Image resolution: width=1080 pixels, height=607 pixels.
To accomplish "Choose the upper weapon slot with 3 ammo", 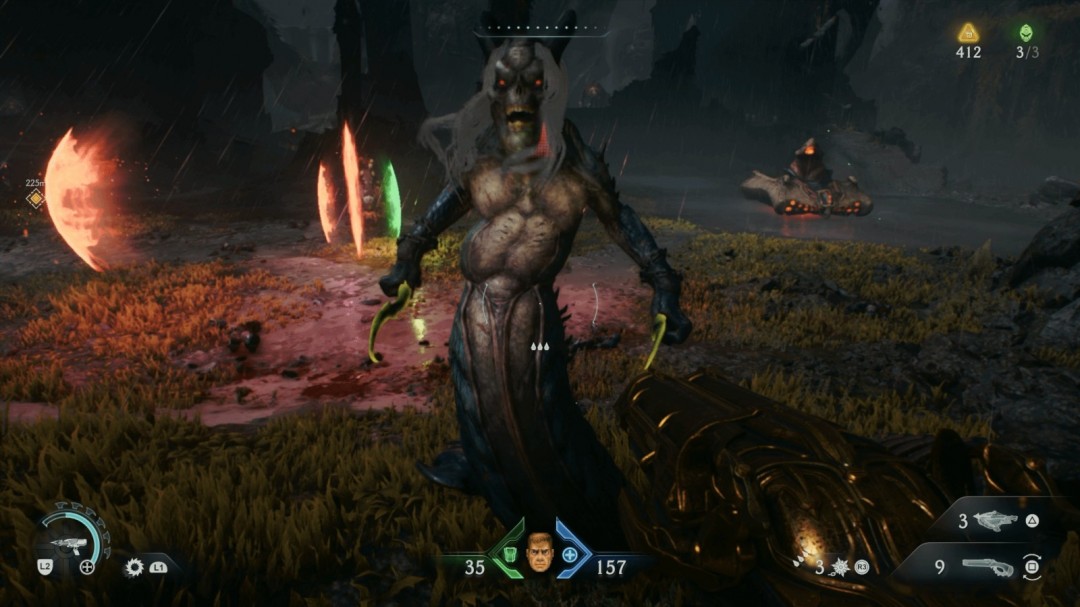I will click(x=994, y=521).
